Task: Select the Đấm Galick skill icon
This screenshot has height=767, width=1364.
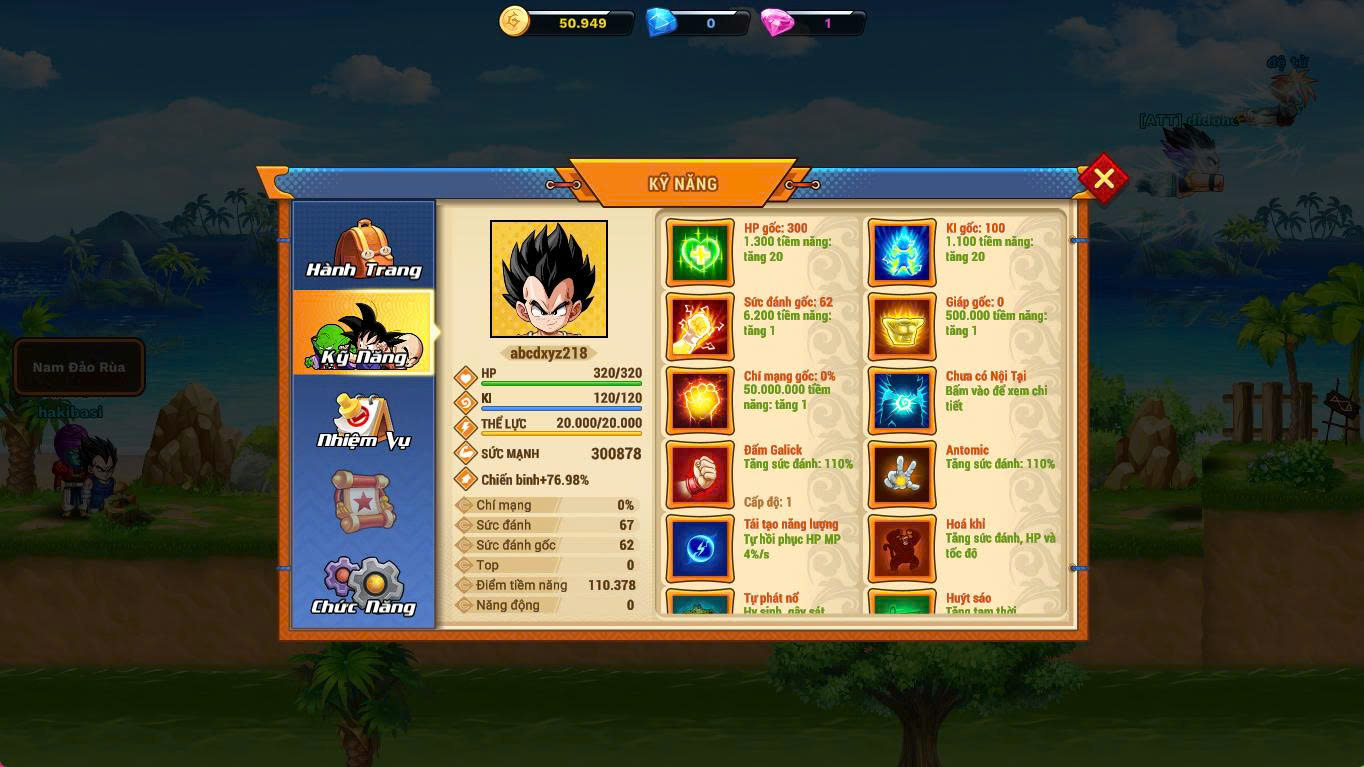Action: pos(700,474)
